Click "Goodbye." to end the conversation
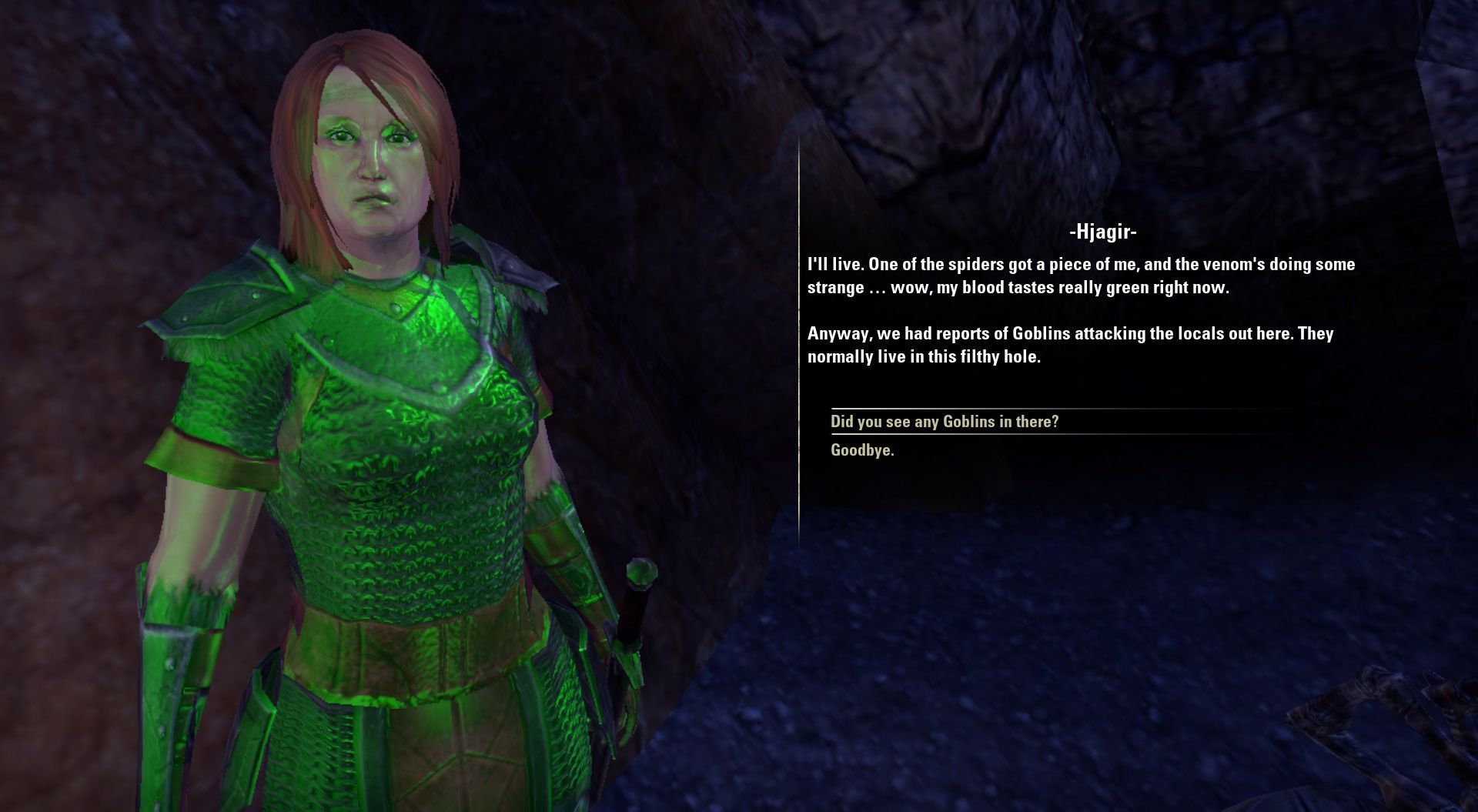This screenshot has height=812, width=1478. pos(862,450)
